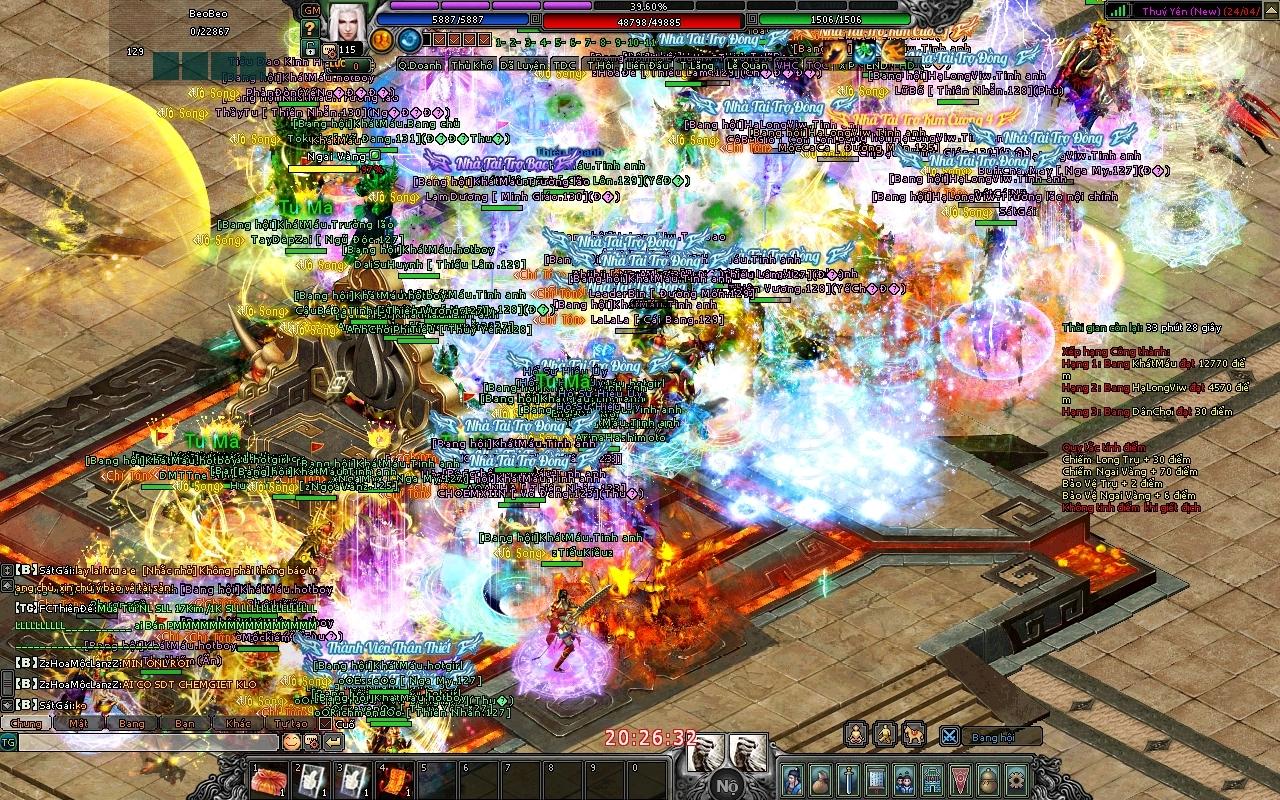Open the smiley emoticon picker
Viewport: 1280px width, 800px height.
(x=291, y=742)
